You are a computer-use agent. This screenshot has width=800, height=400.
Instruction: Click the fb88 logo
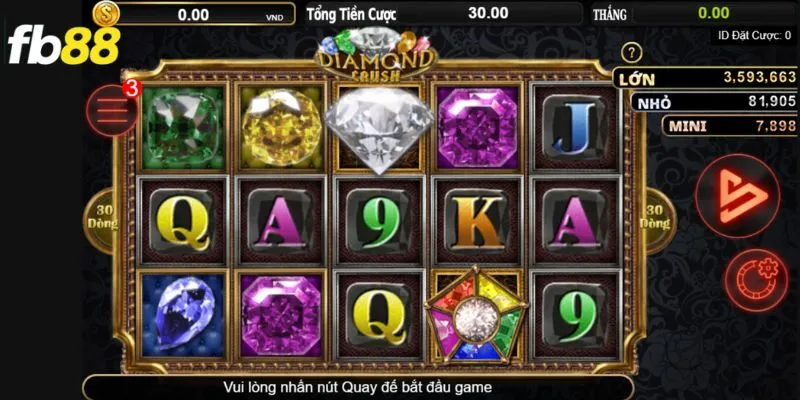click(x=62, y=45)
